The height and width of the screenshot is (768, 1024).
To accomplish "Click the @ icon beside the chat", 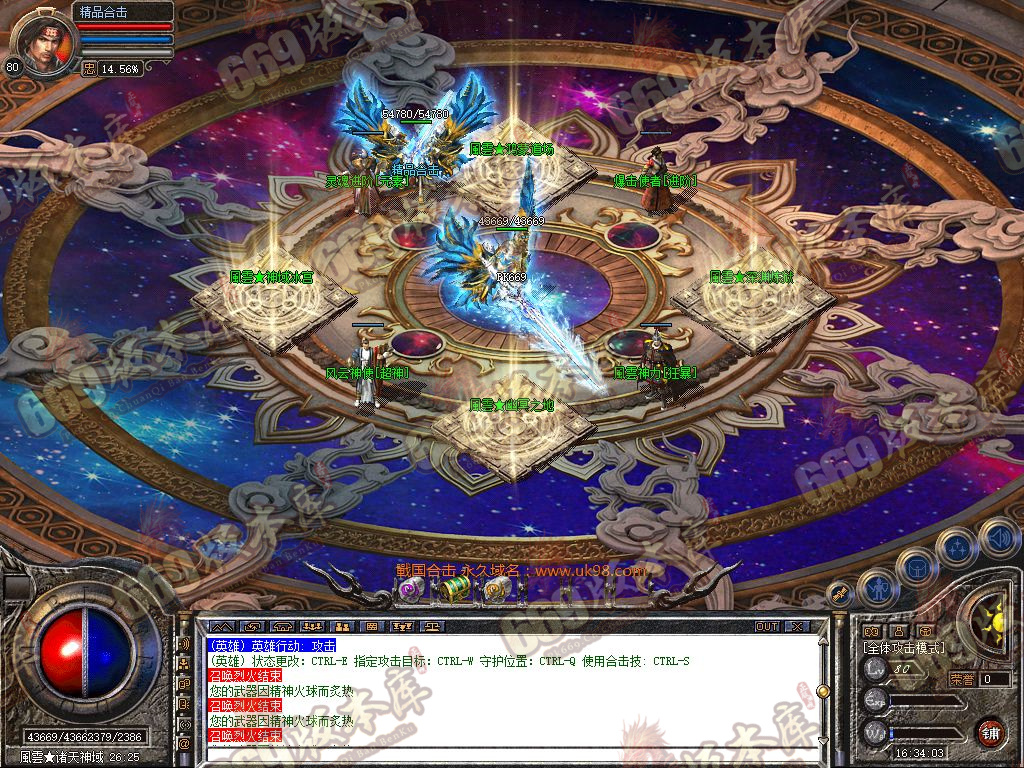I will click(x=185, y=744).
